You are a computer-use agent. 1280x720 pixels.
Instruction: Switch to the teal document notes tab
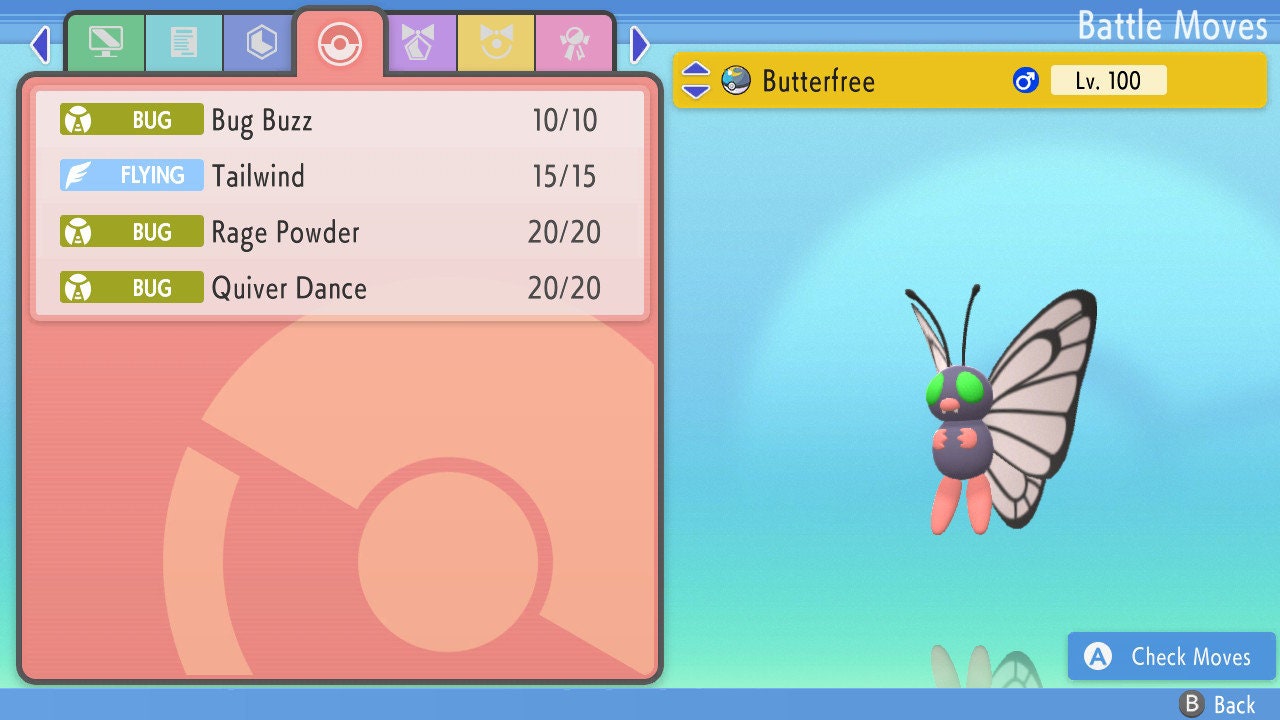point(183,43)
